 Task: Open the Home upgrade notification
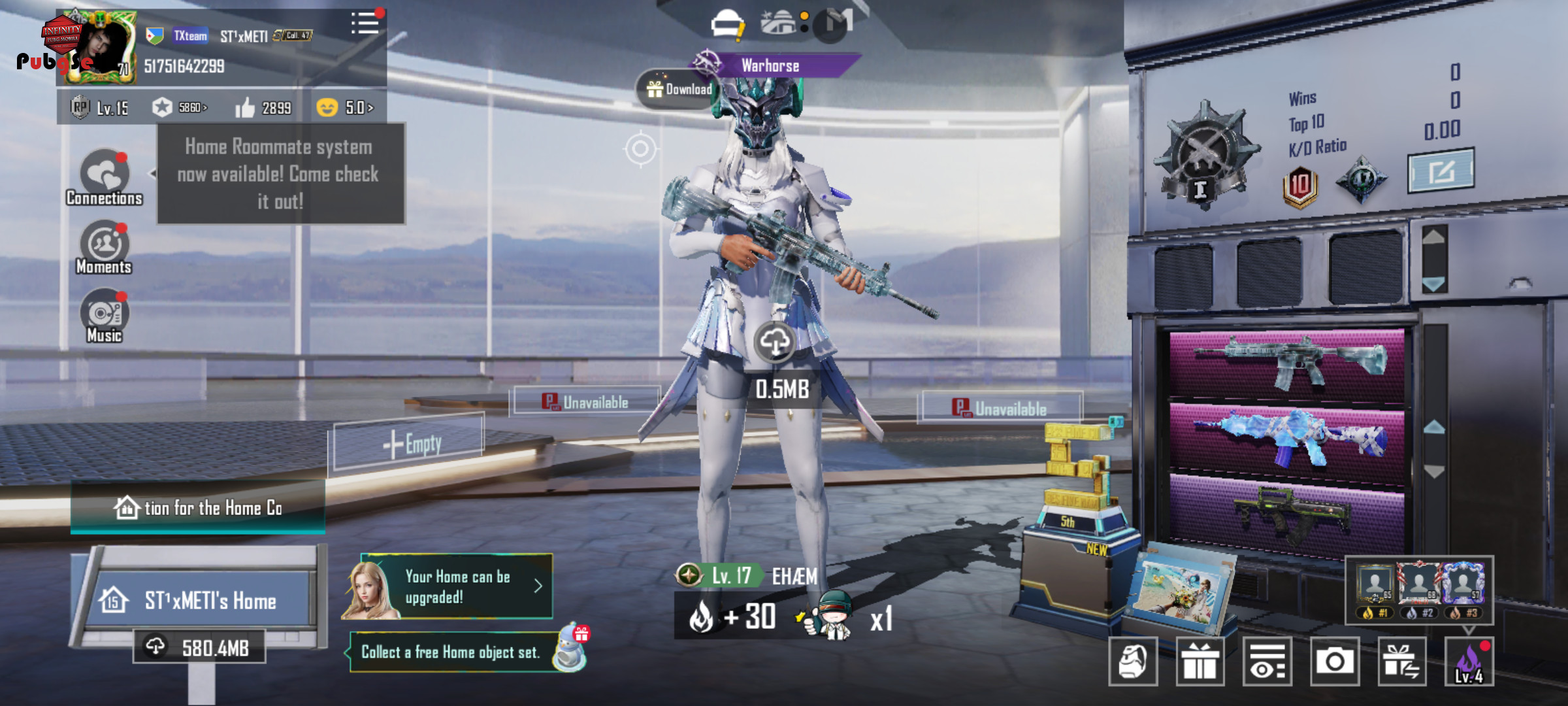[457, 587]
